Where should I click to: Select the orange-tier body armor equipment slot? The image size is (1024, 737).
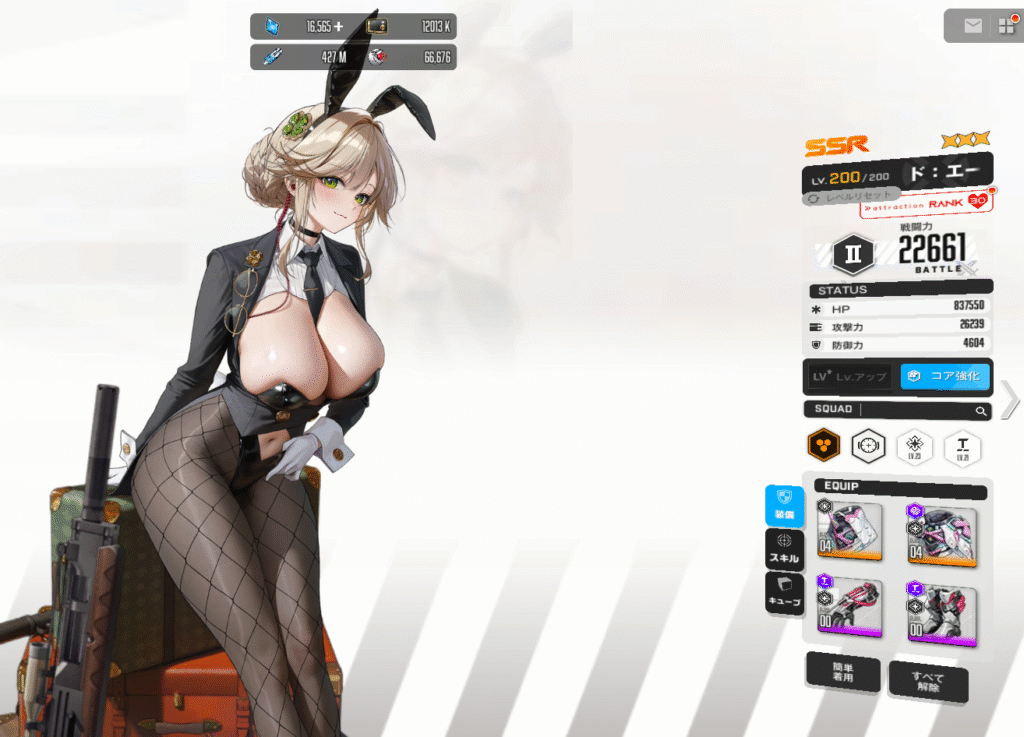coord(941,530)
